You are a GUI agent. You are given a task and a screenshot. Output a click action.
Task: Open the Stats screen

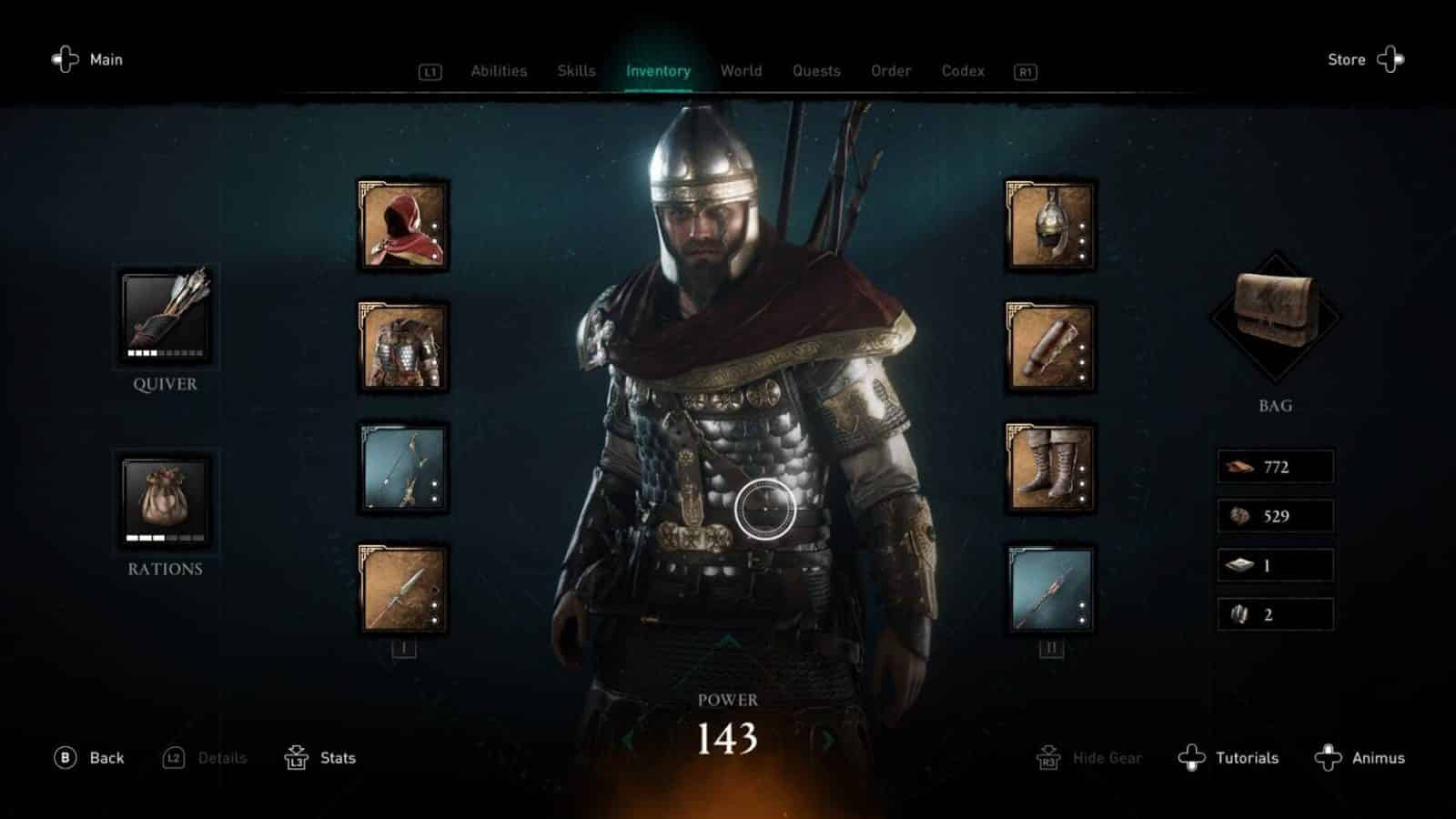click(334, 757)
